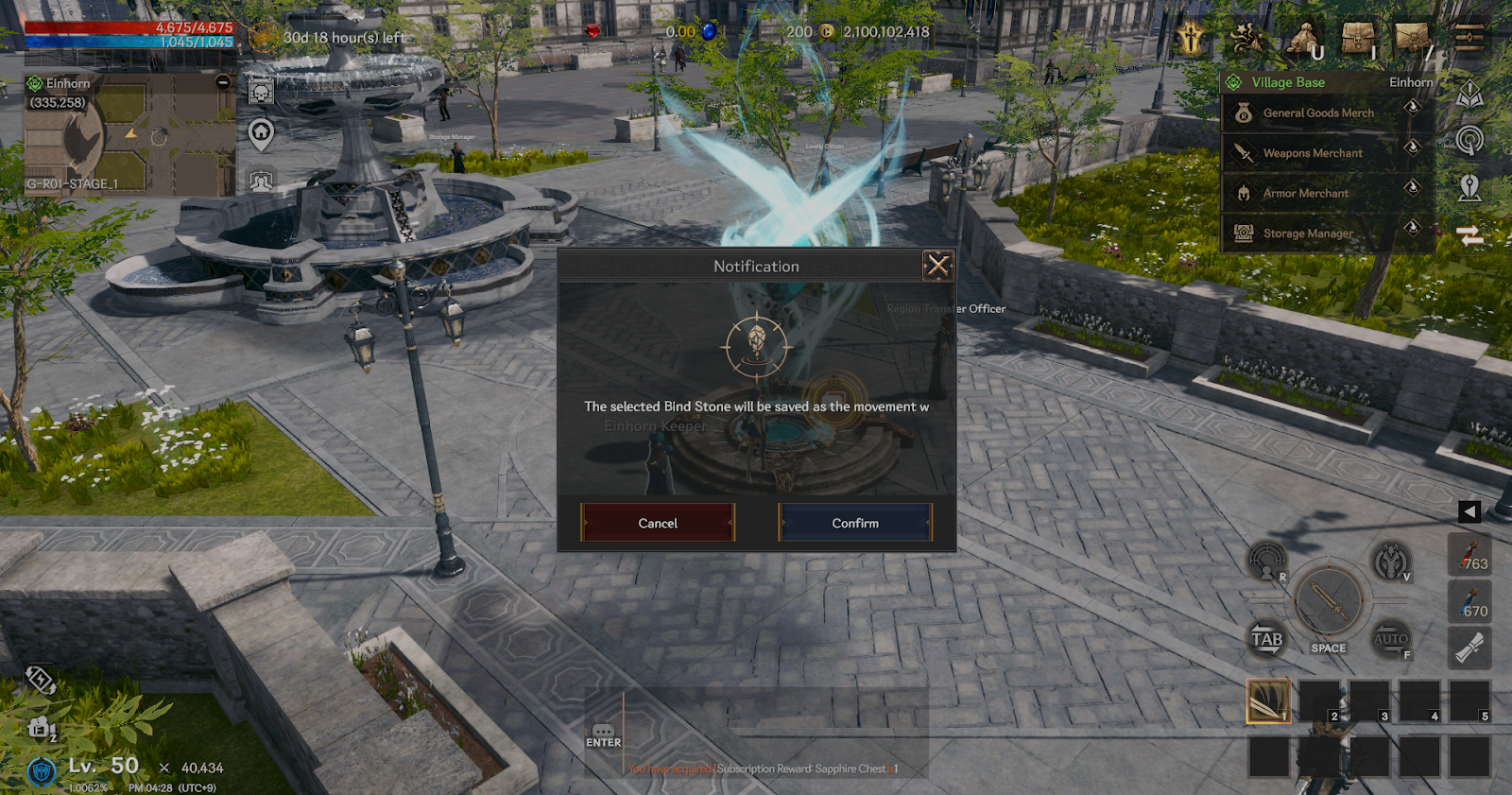Use the red health potion slot

(x=1469, y=554)
